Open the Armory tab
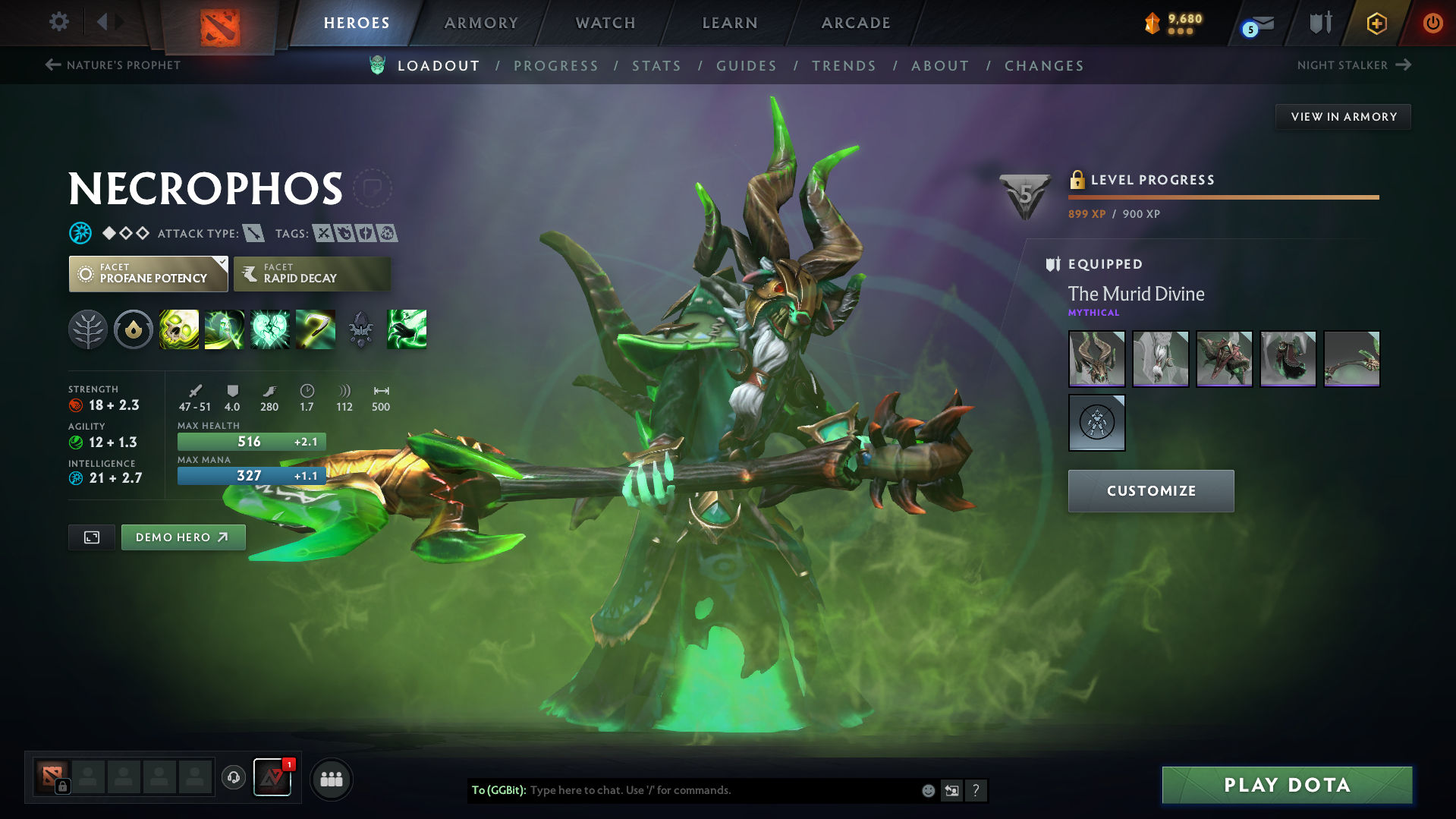This screenshot has width=1456, height=819. tap(481, 23)
